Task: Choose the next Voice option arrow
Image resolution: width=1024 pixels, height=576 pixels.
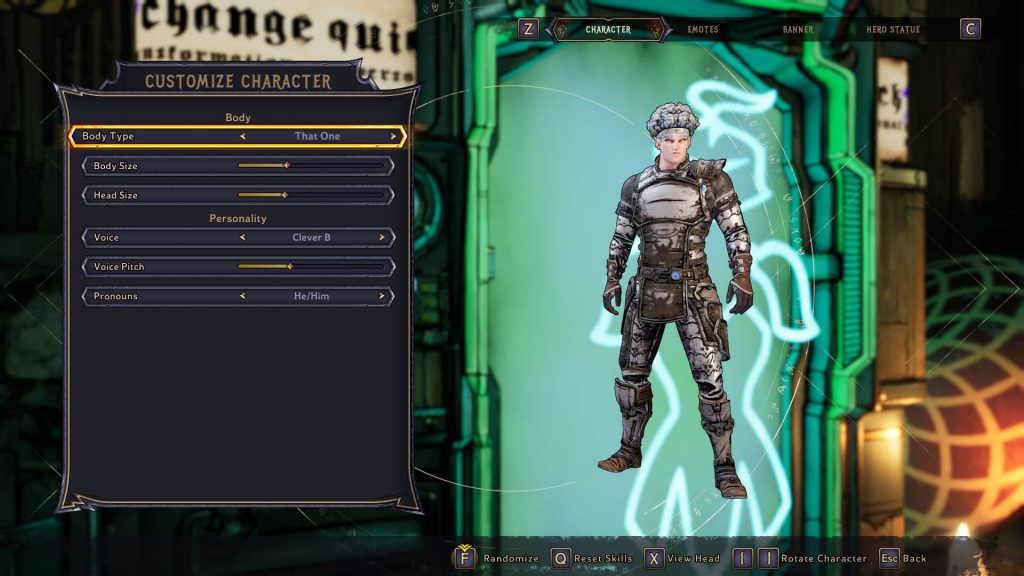Action: click(381, 238)
